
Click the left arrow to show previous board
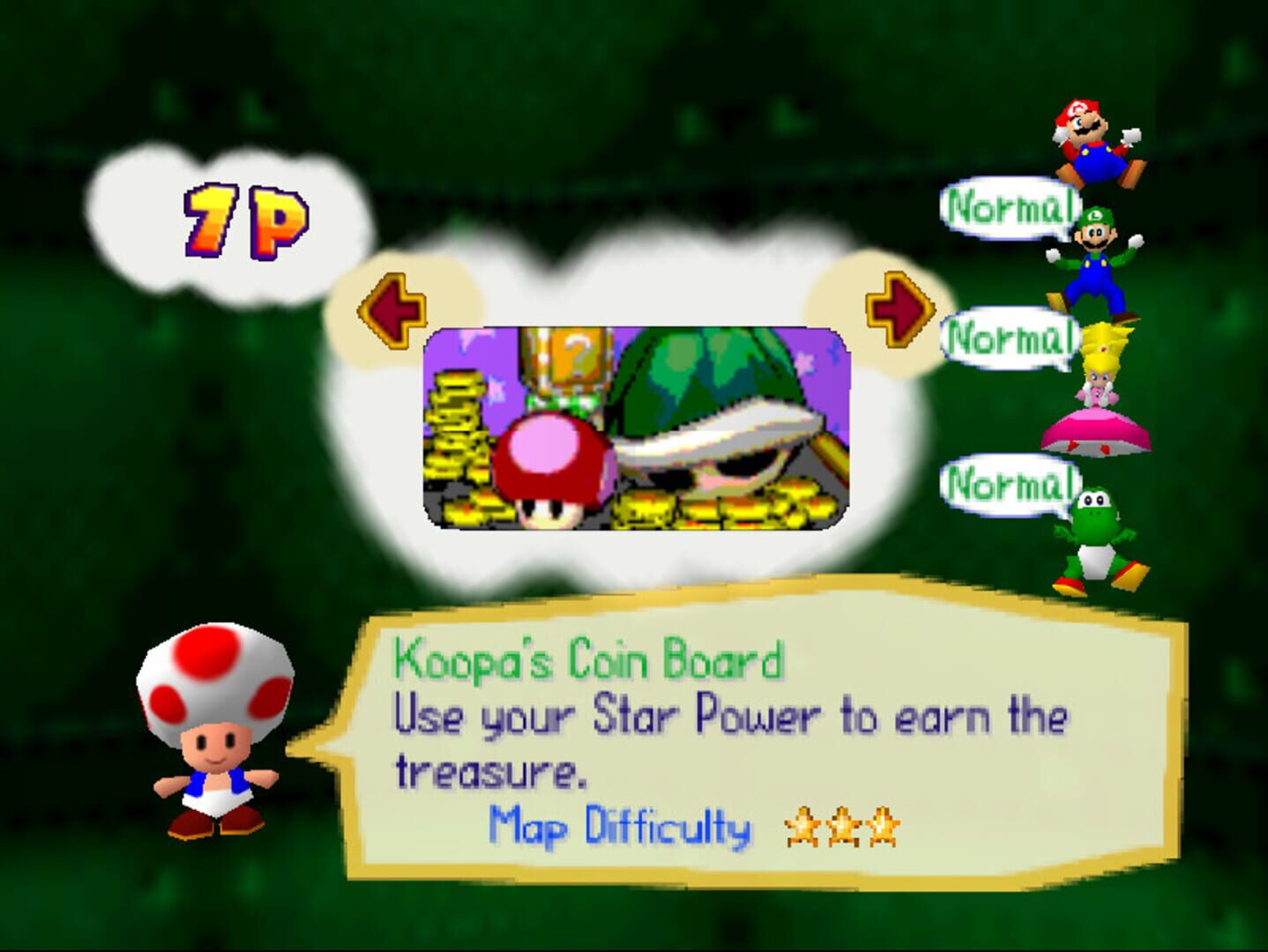tap(392, 309)
